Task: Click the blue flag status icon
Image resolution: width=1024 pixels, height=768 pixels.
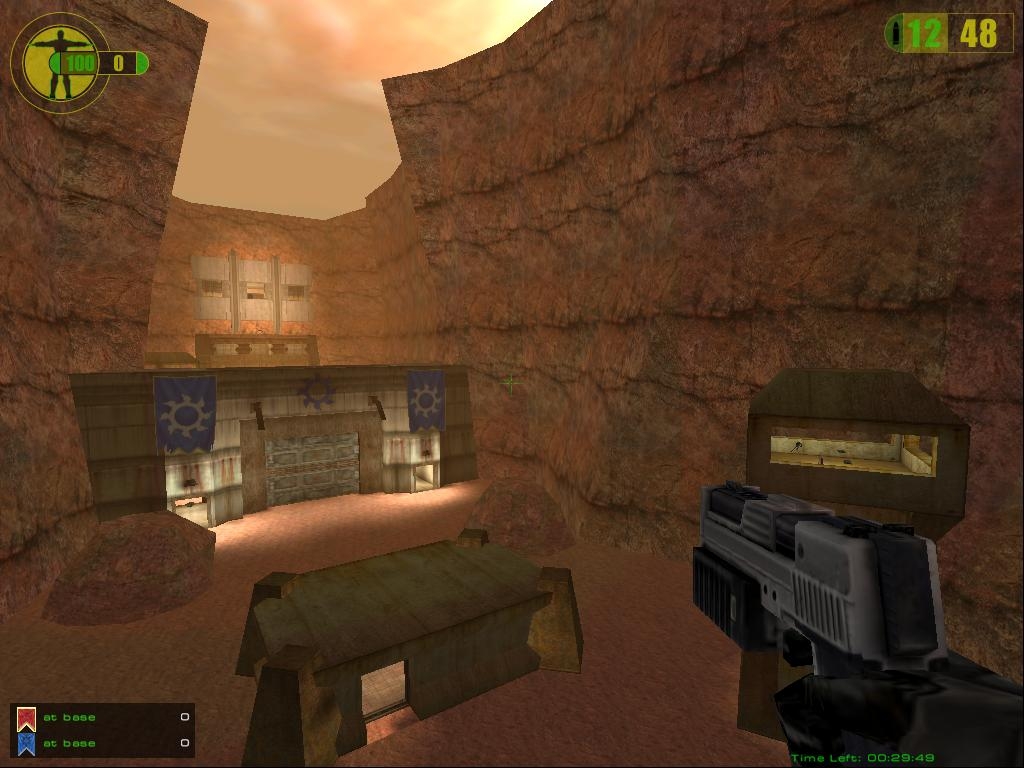Action: tap(26, 743)
